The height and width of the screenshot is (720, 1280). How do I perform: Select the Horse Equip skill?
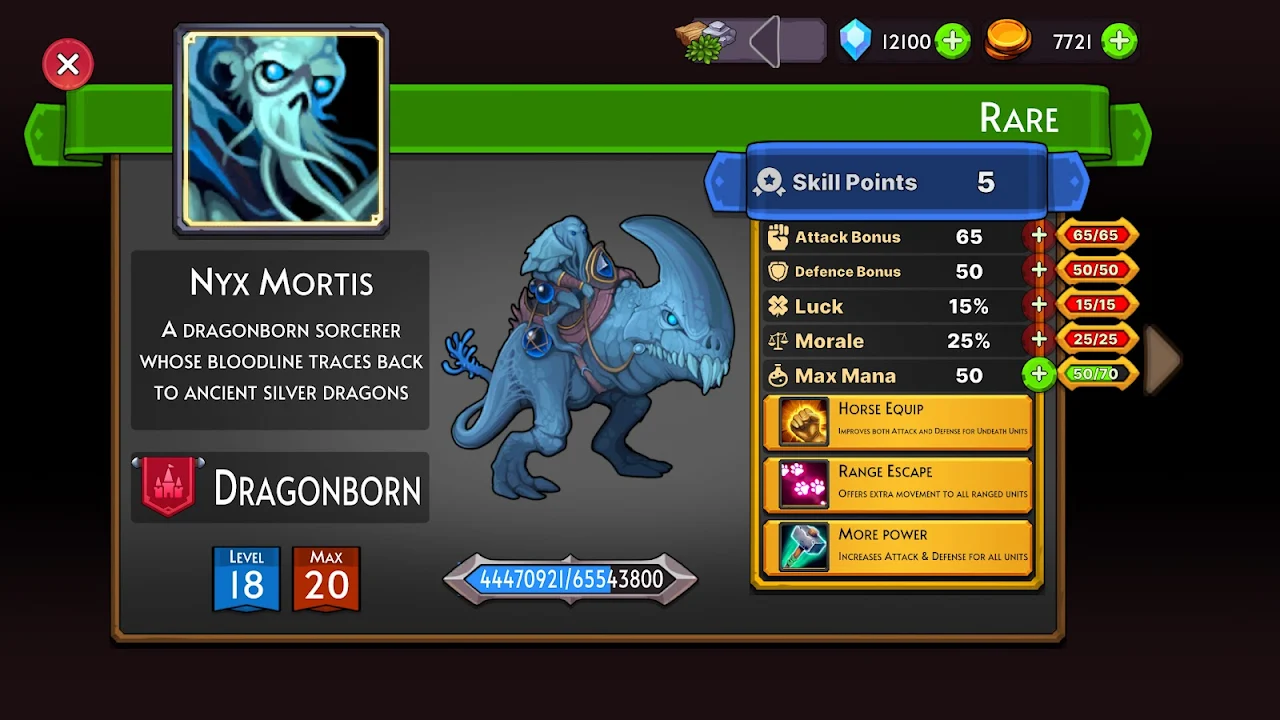coord(897,421)
